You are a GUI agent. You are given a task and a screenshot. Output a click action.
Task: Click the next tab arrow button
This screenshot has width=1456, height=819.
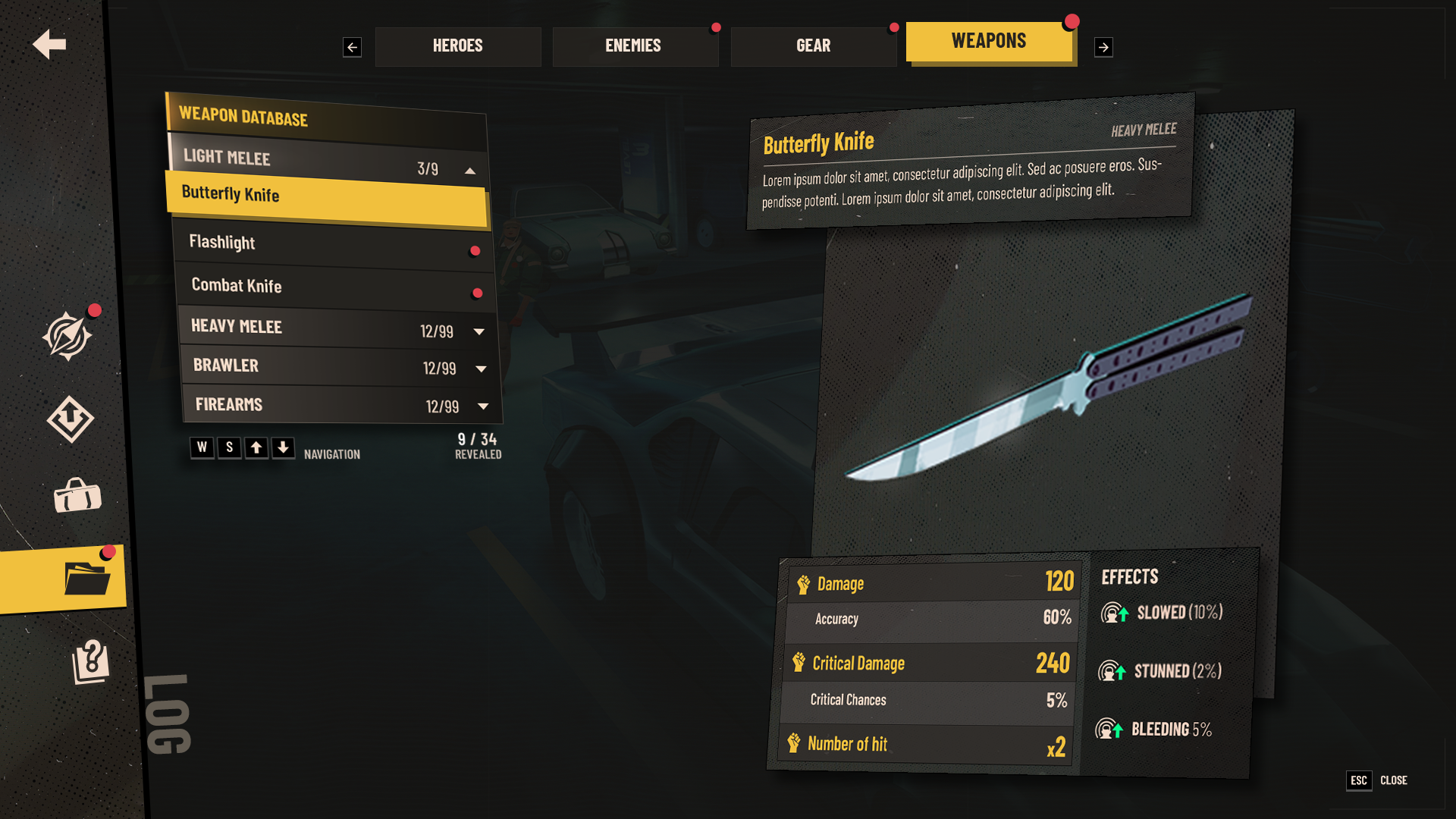[x=1103, y=47]
